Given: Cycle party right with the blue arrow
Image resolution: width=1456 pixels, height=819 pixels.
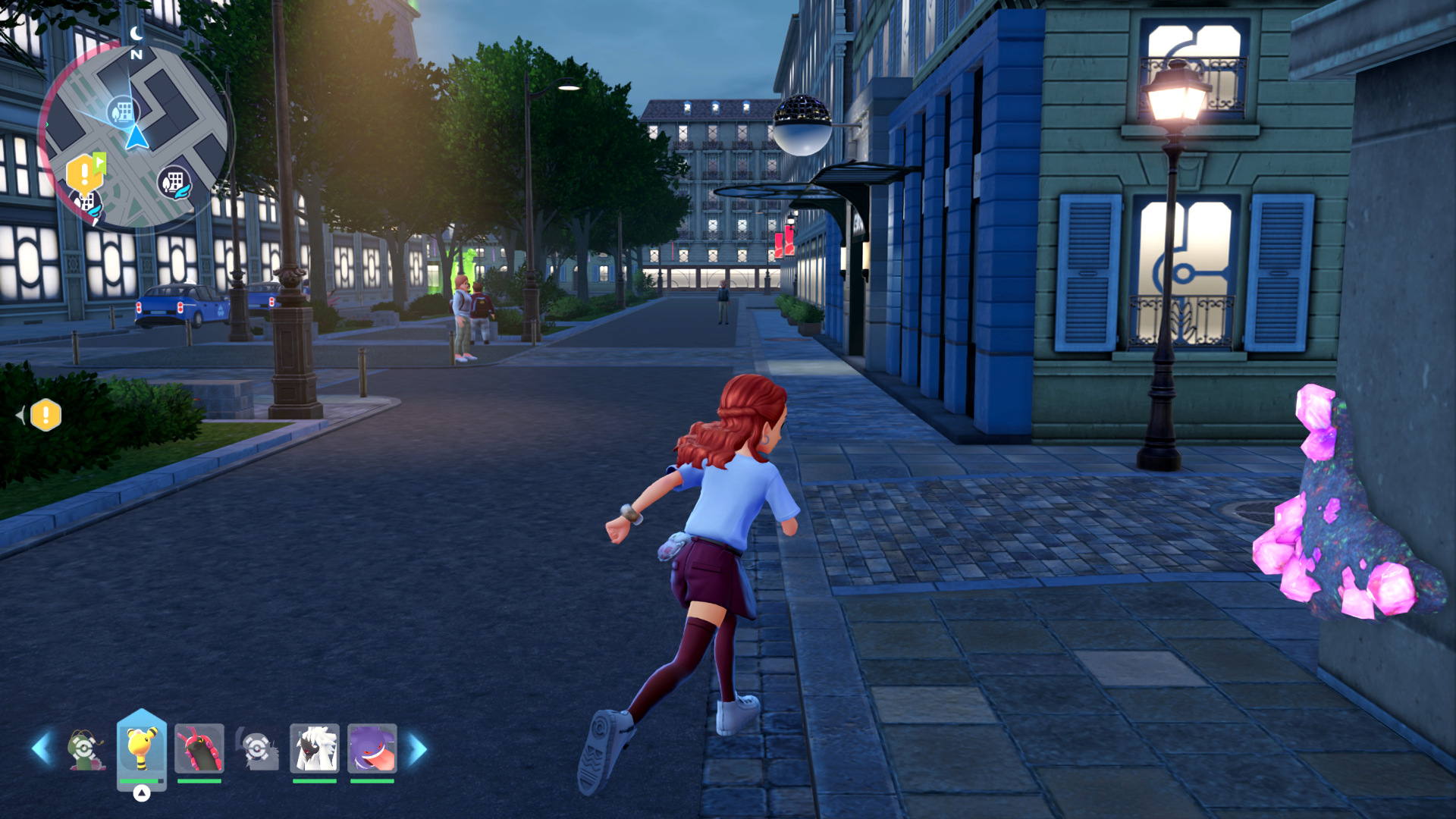Looking at the screenshot, I should [418, 748].
